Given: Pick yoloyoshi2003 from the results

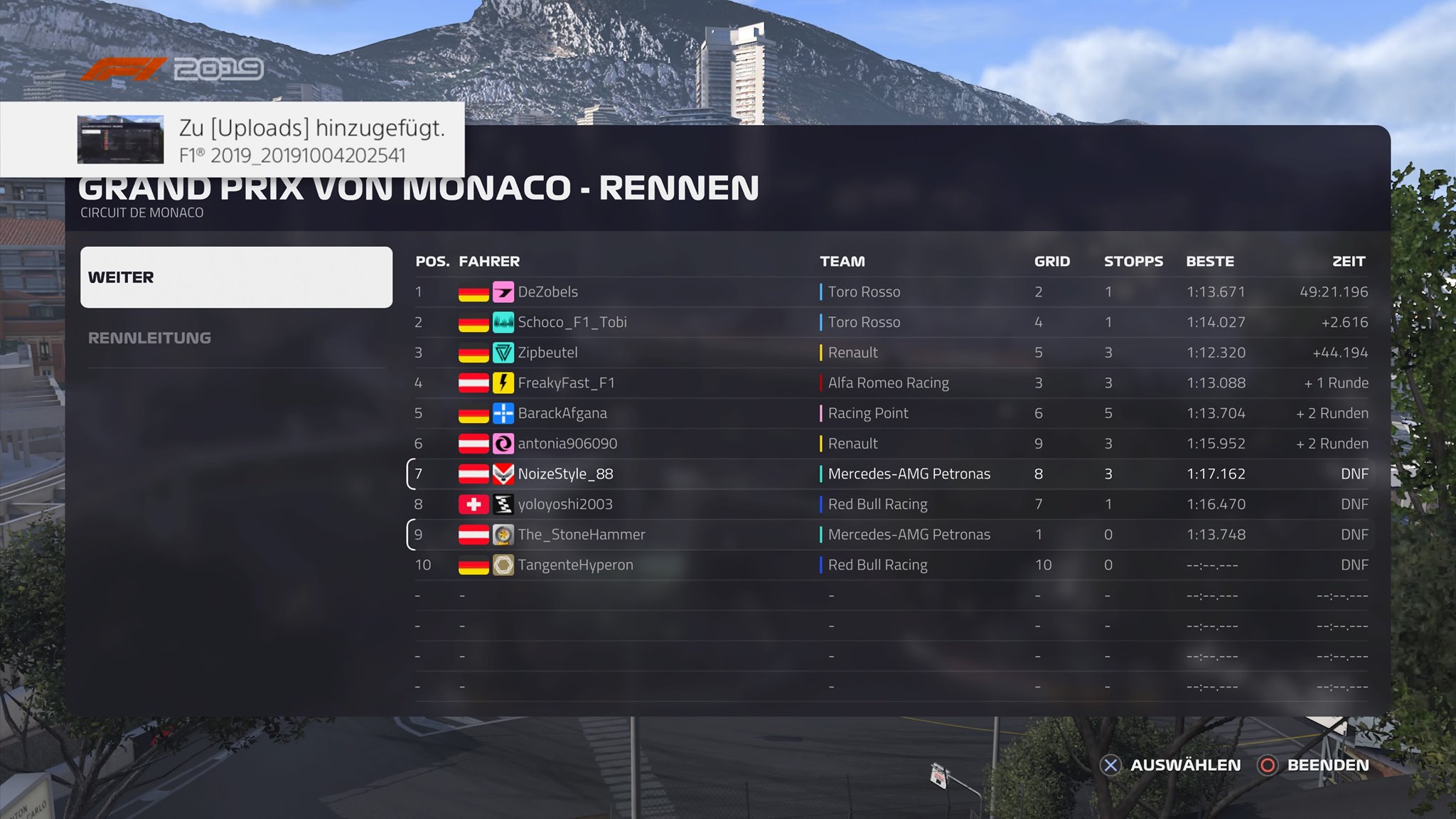Looking at the screenshot, I should tap(564, 504).
